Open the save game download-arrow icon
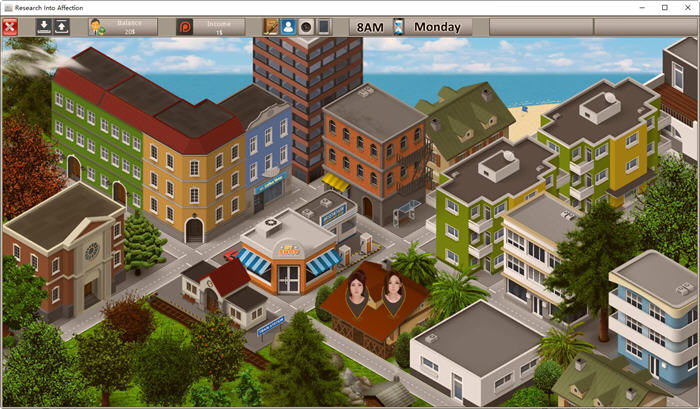 (x=43, y=26)
